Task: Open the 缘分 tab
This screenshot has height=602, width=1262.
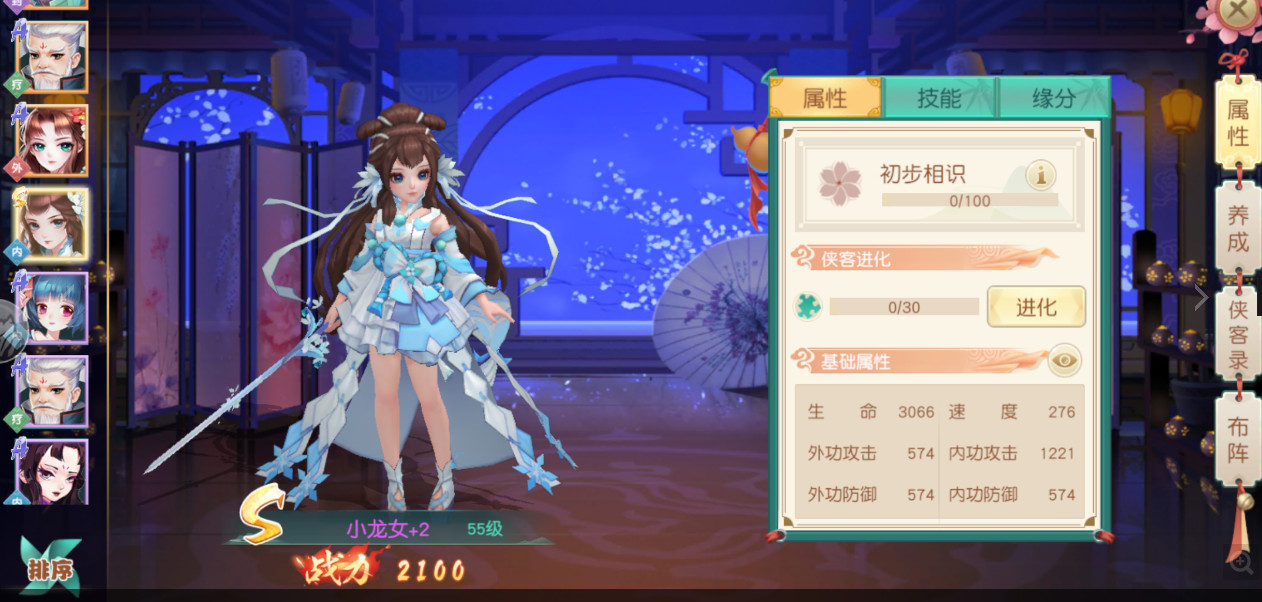Action: tap(1053, 98)
